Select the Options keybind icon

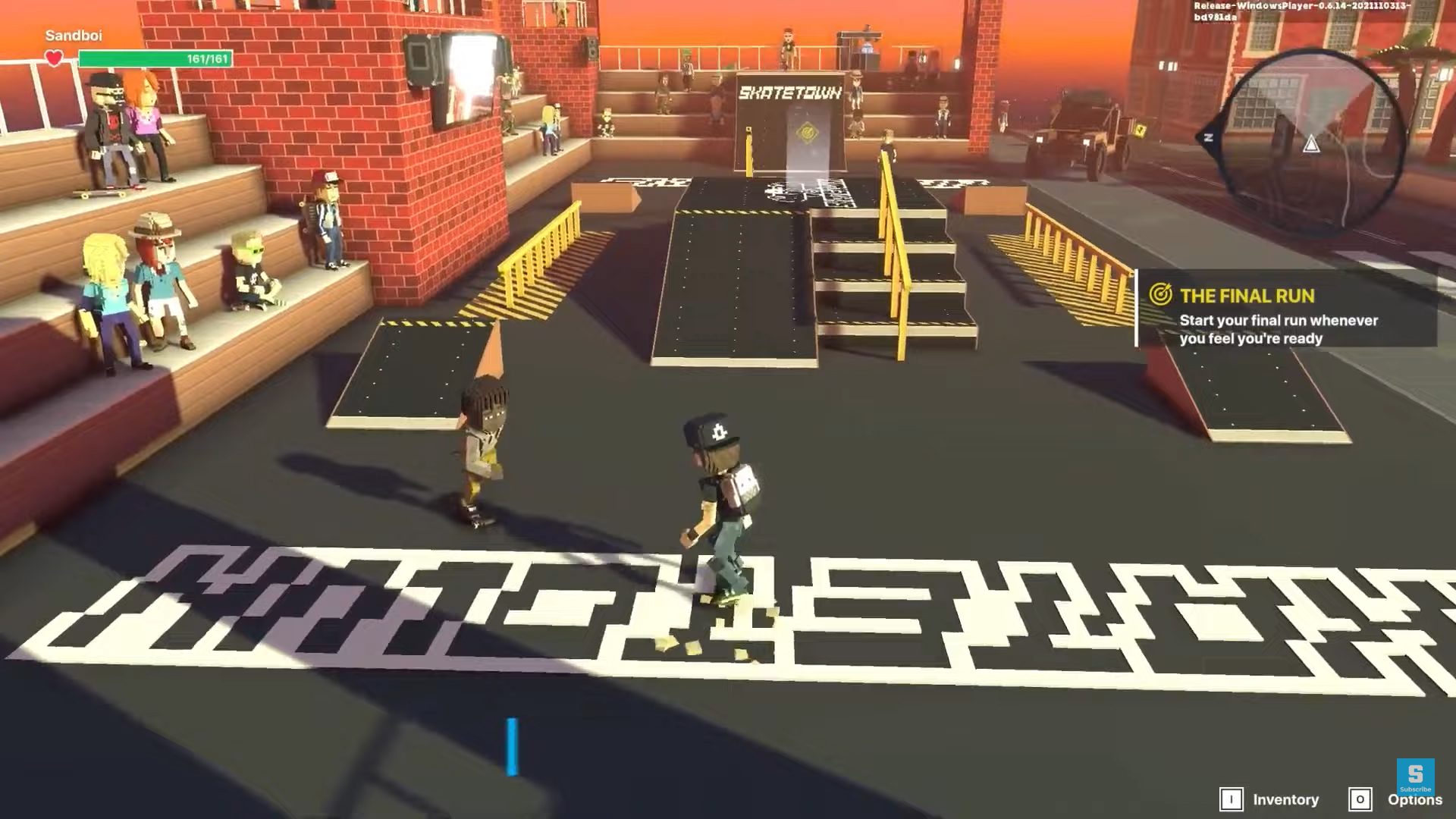coord(1361,799)
